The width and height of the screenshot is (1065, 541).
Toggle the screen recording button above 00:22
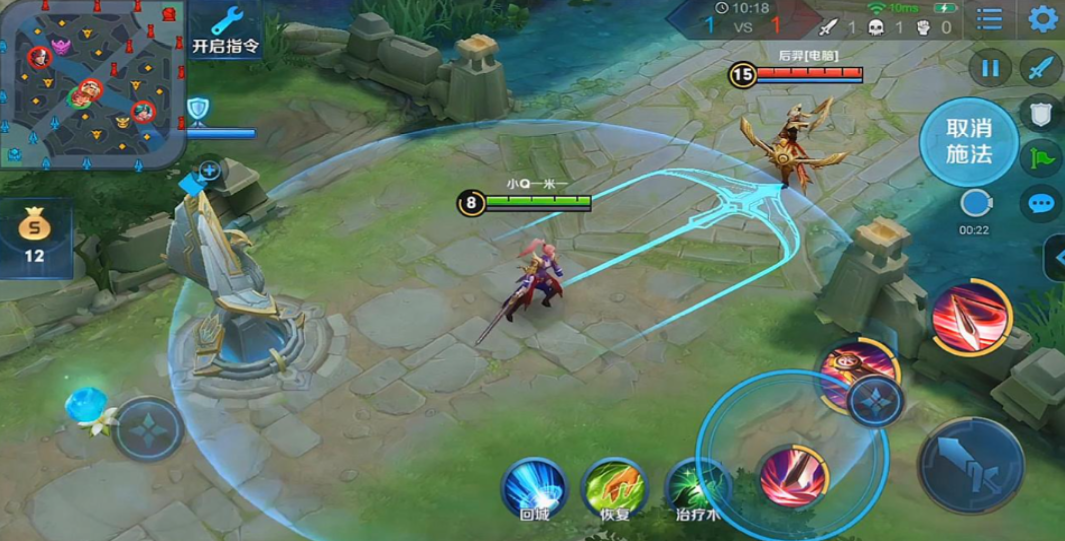tap(975, 204)
